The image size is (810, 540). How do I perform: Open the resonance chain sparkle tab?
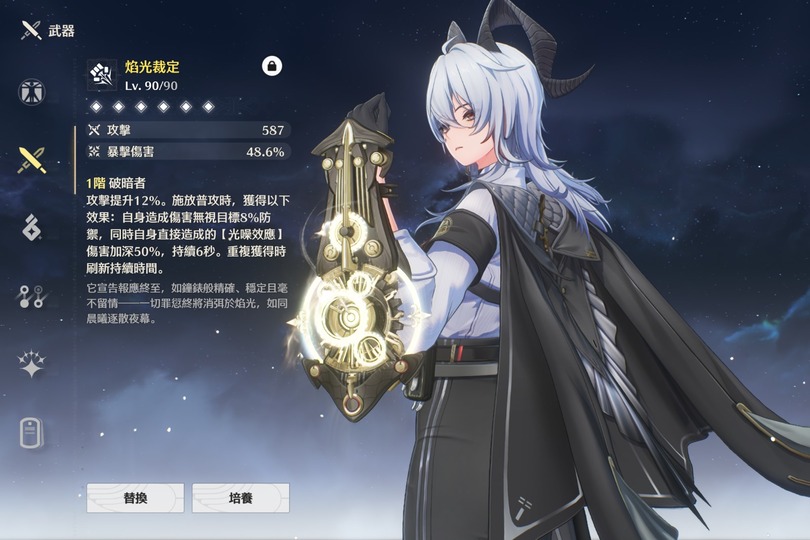tap(32, 364)
